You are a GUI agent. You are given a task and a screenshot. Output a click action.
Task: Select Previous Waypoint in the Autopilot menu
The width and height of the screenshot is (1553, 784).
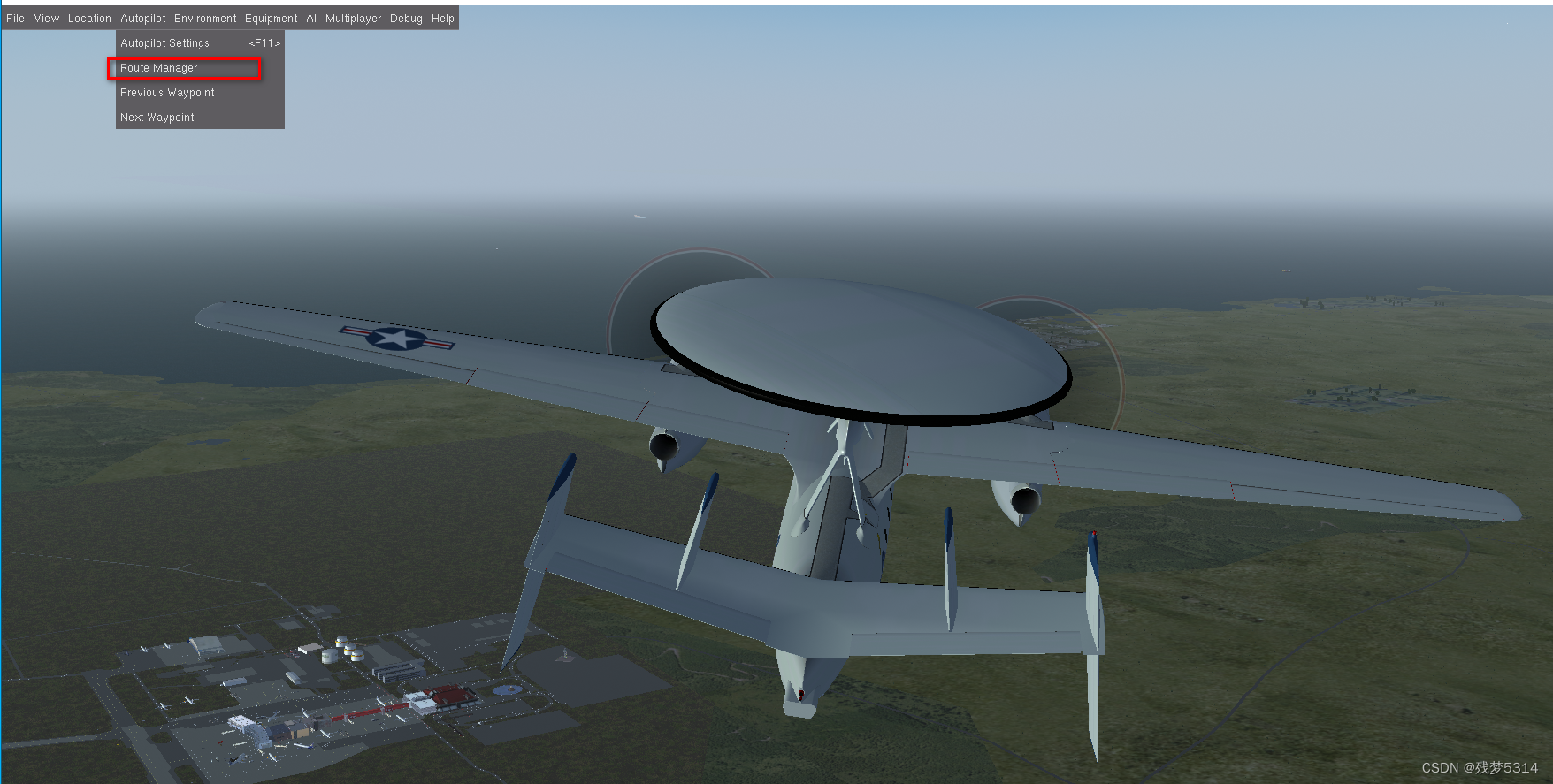(166, 93)
